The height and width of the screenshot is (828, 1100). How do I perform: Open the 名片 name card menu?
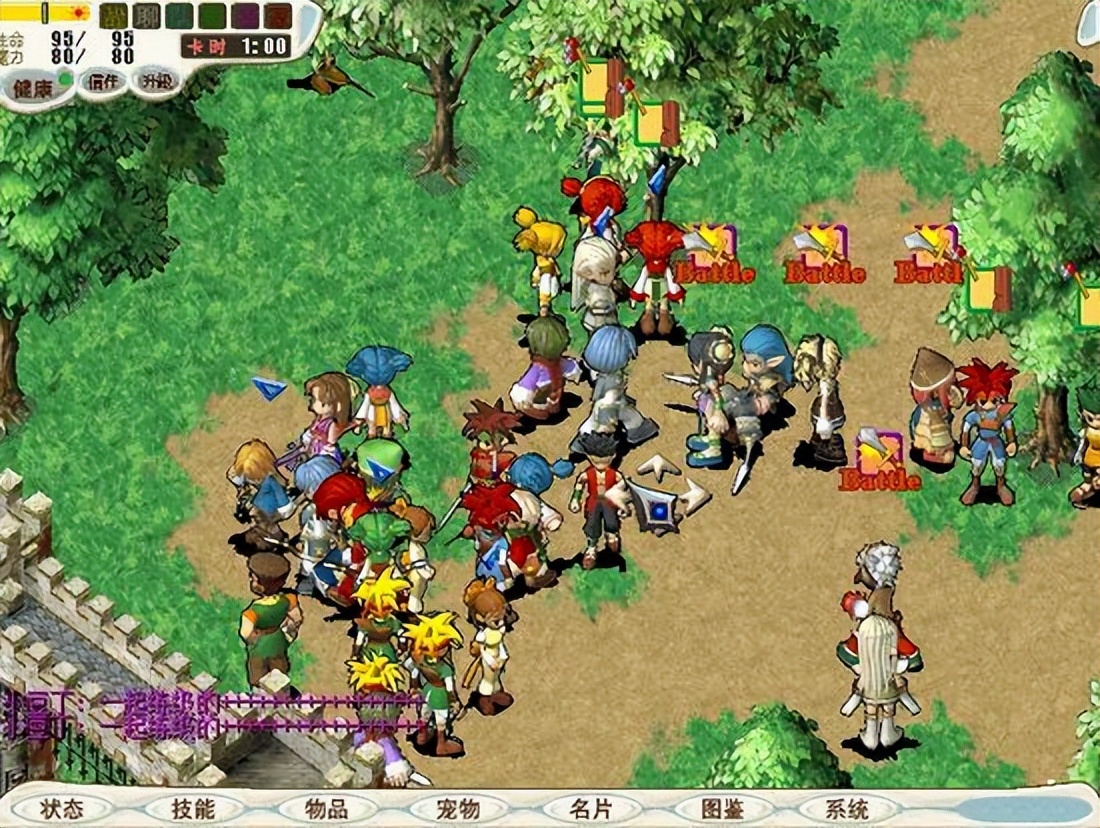click(x=590, y=808)
